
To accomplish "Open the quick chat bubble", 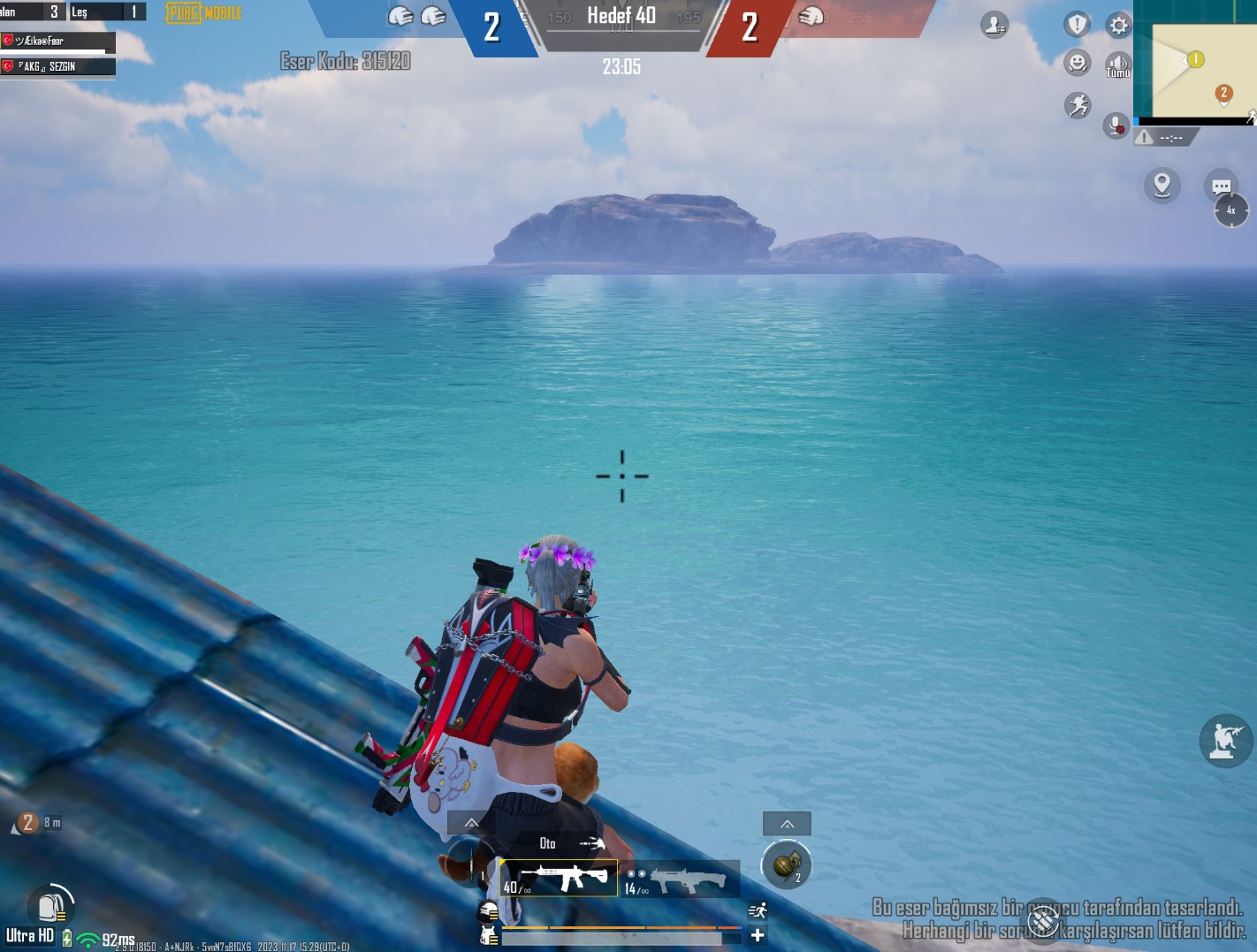I will pos(1221,186).
